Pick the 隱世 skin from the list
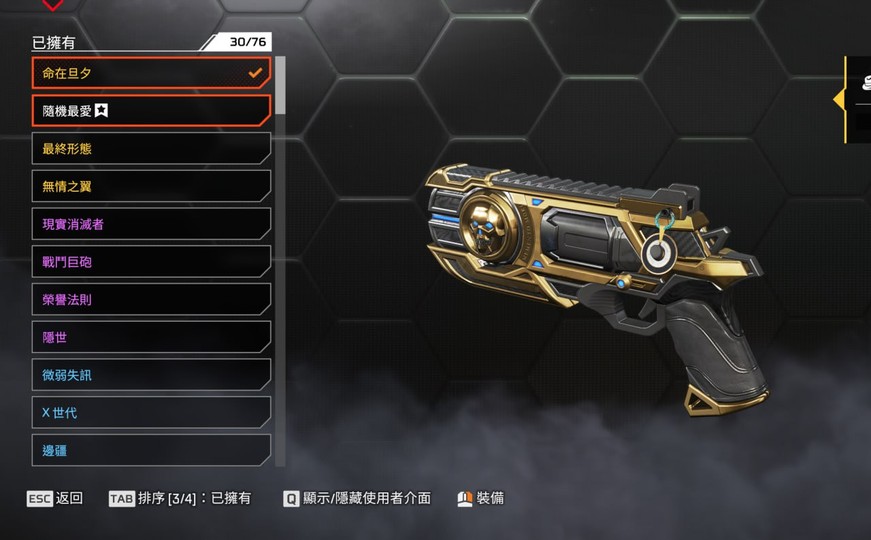The image size is (871, 540). point(151,338)
